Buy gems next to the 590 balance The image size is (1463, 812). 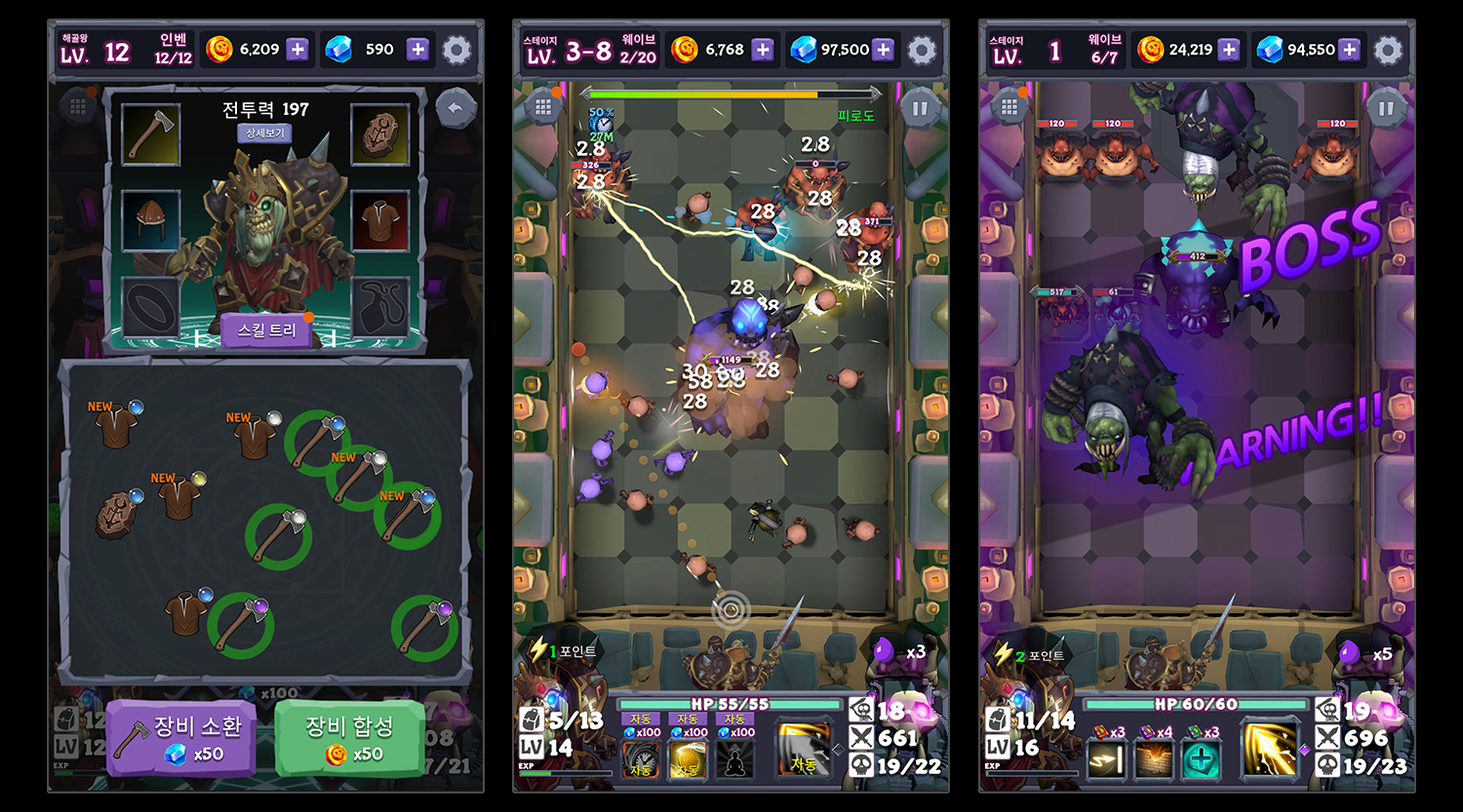417,50
